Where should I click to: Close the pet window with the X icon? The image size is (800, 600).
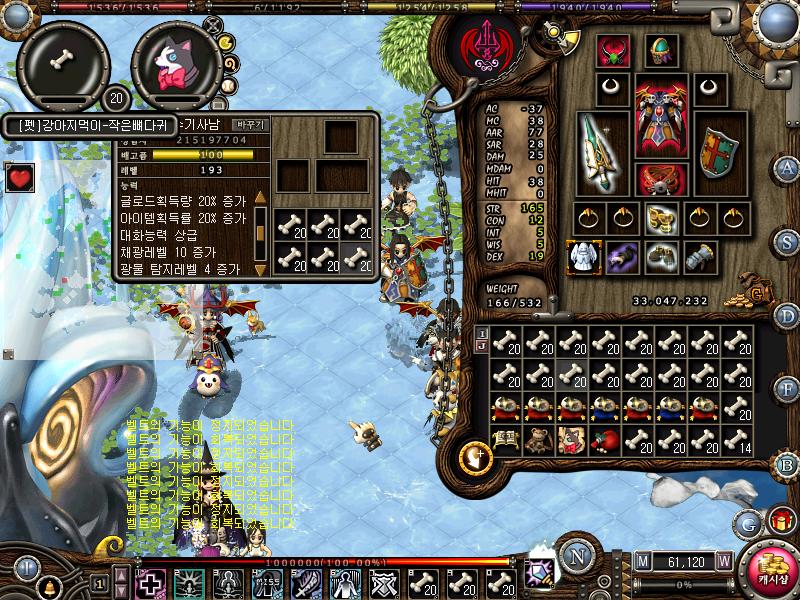[211, 23]
